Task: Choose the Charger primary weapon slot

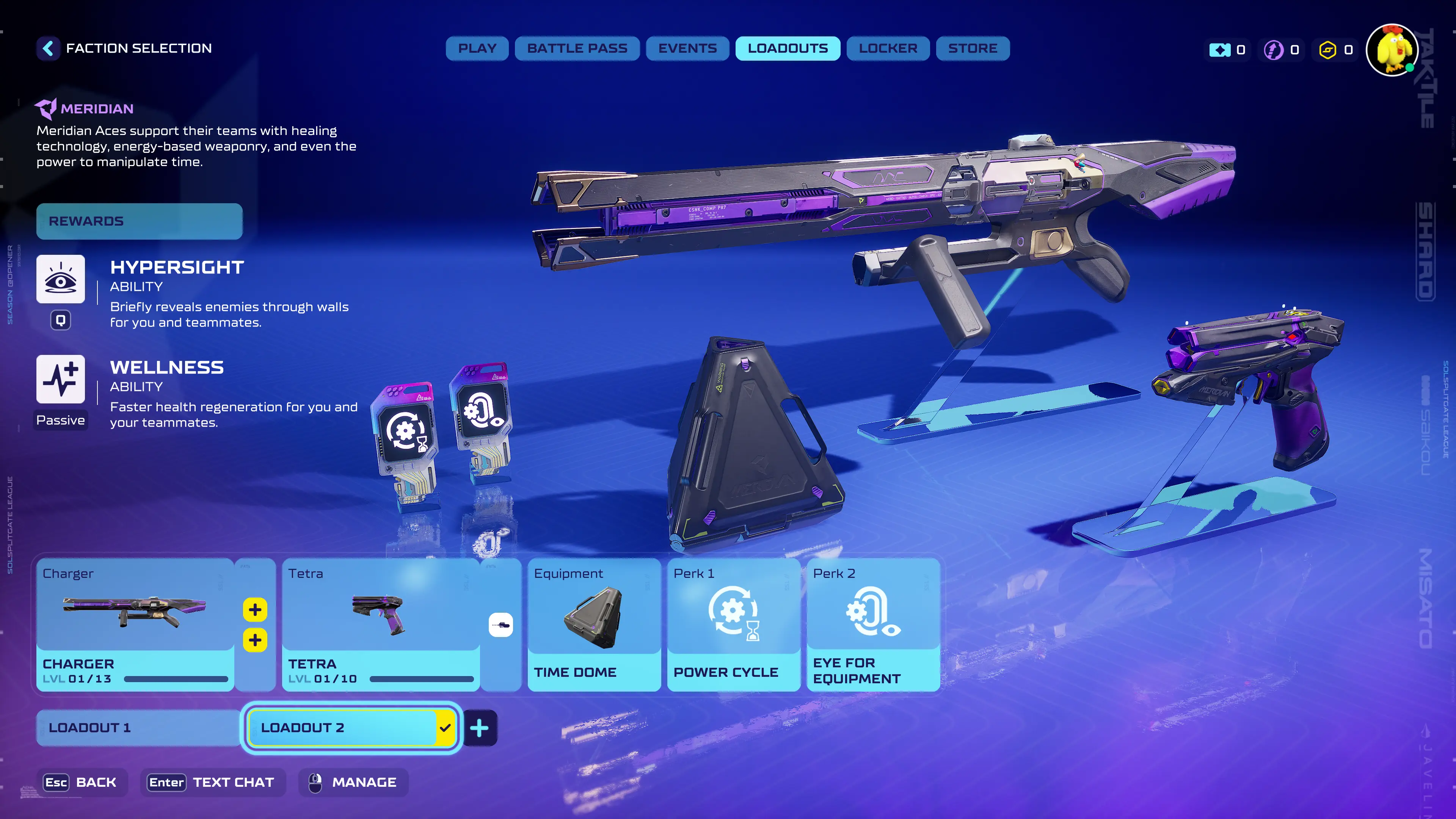Action: pyautogui.click(x=135, y=624)
